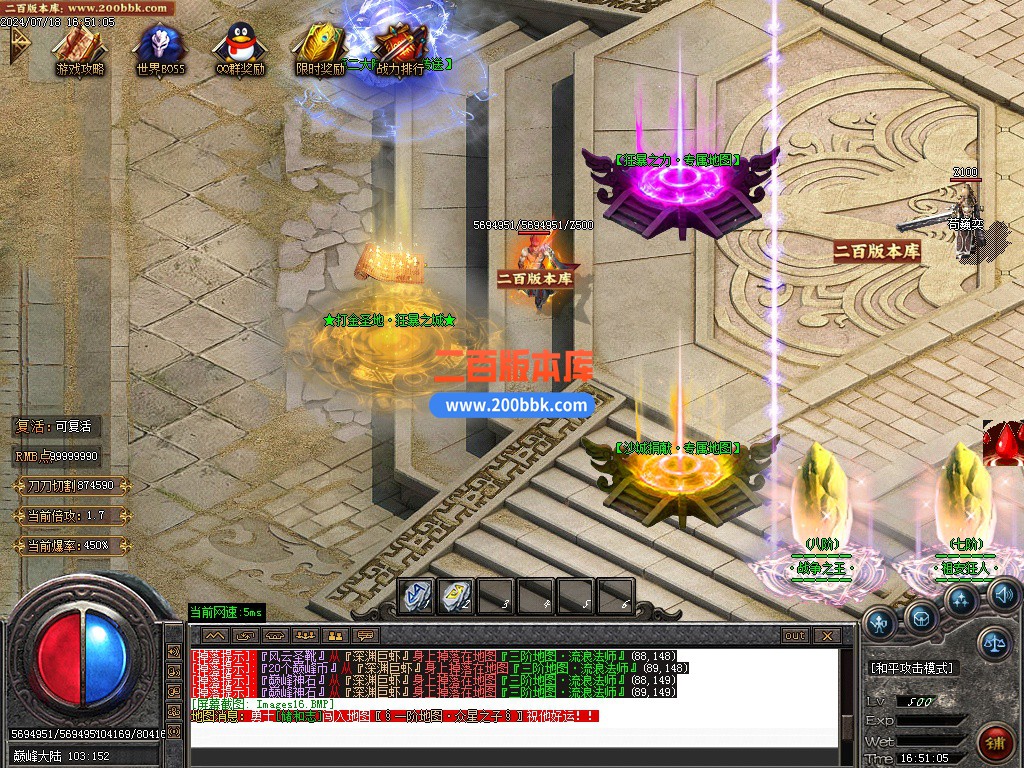Open the red 铺 shop button
Image resolution: width=1024 pixels, height=768 pixels.
tap(995, 743)
